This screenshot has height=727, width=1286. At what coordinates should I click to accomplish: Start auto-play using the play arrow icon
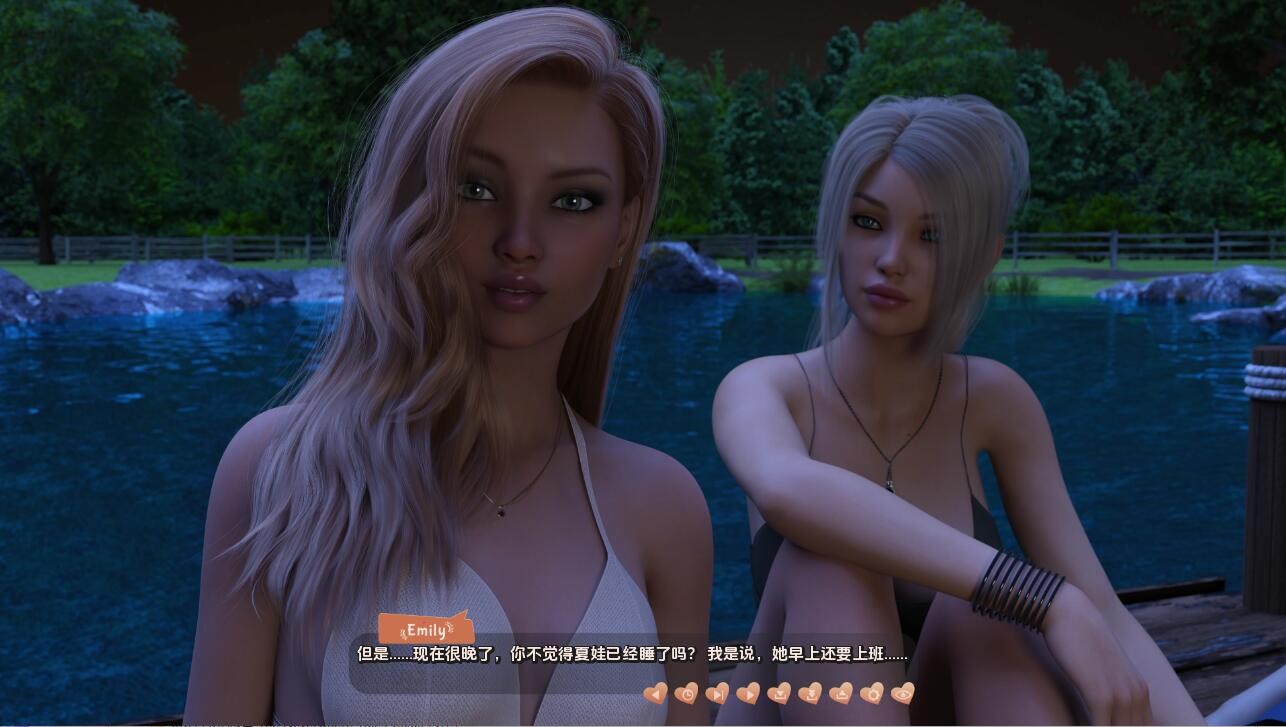click(x=748, y=695)
